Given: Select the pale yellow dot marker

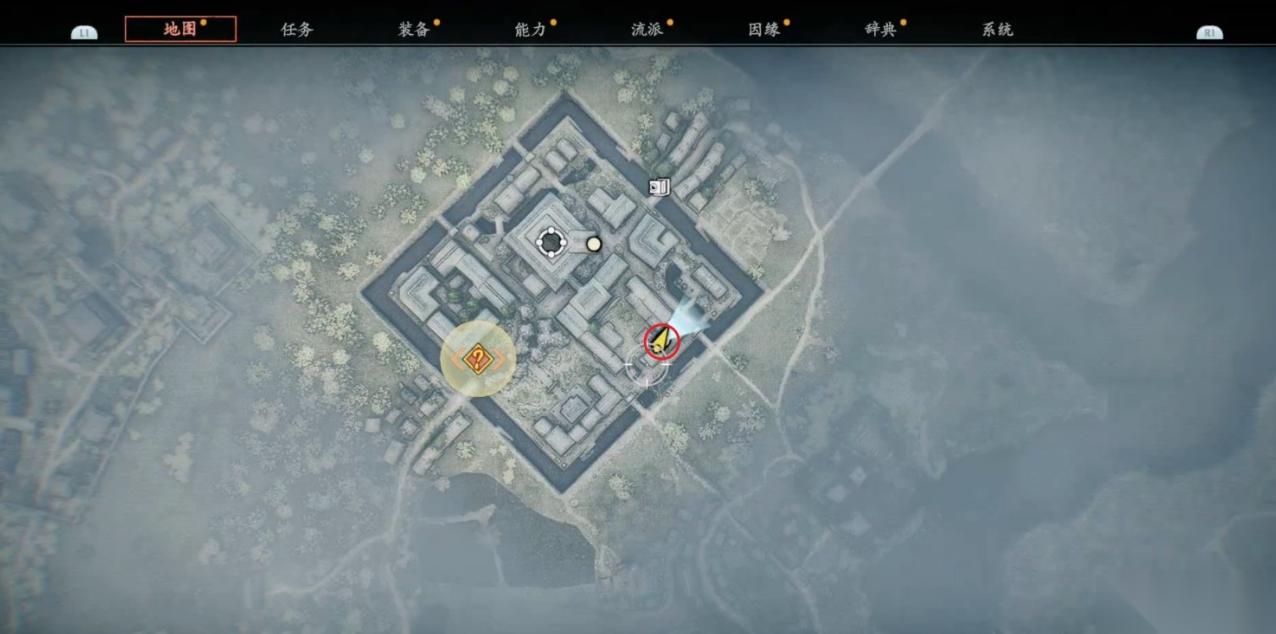Looking at the screenshot, I should coord(594,243).
